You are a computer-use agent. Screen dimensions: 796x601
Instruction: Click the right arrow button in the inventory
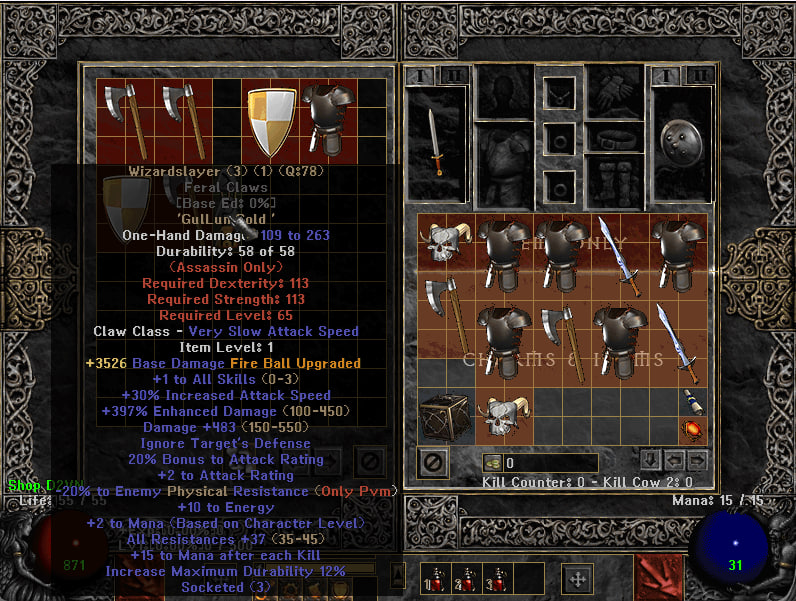tap(697, 461)
